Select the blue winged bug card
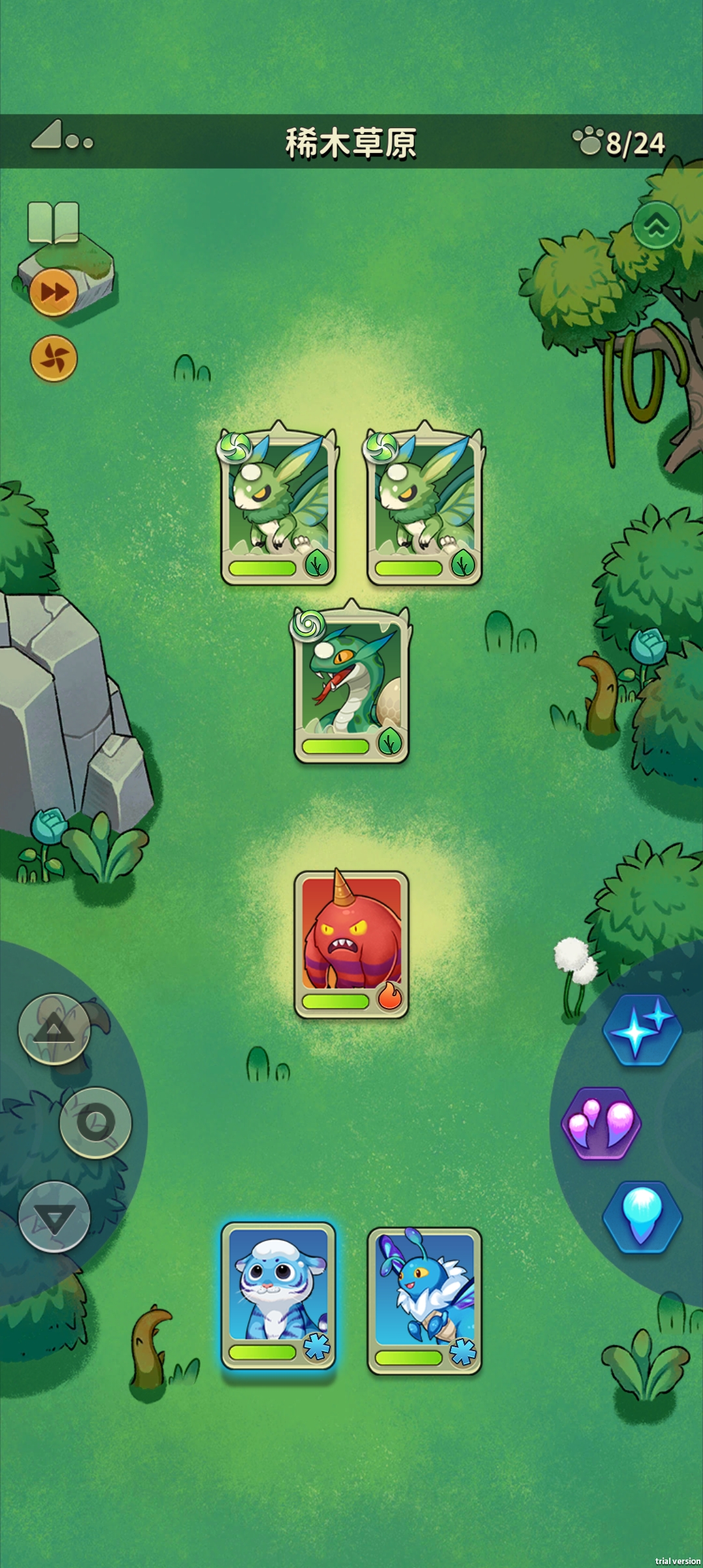Viewport: 703px width, 1568px height. point(424,1300)
